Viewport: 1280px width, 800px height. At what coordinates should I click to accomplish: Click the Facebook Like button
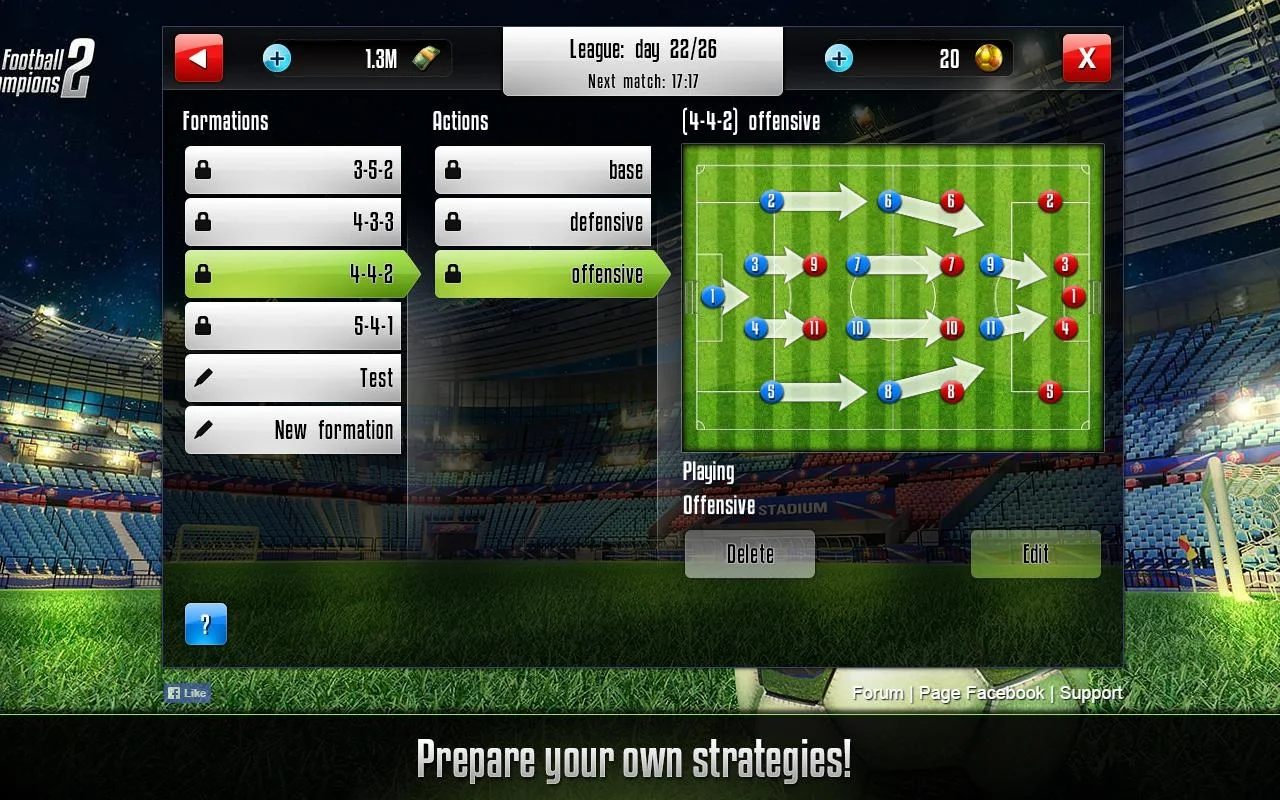pyautogui.click(x=187, y=693)
